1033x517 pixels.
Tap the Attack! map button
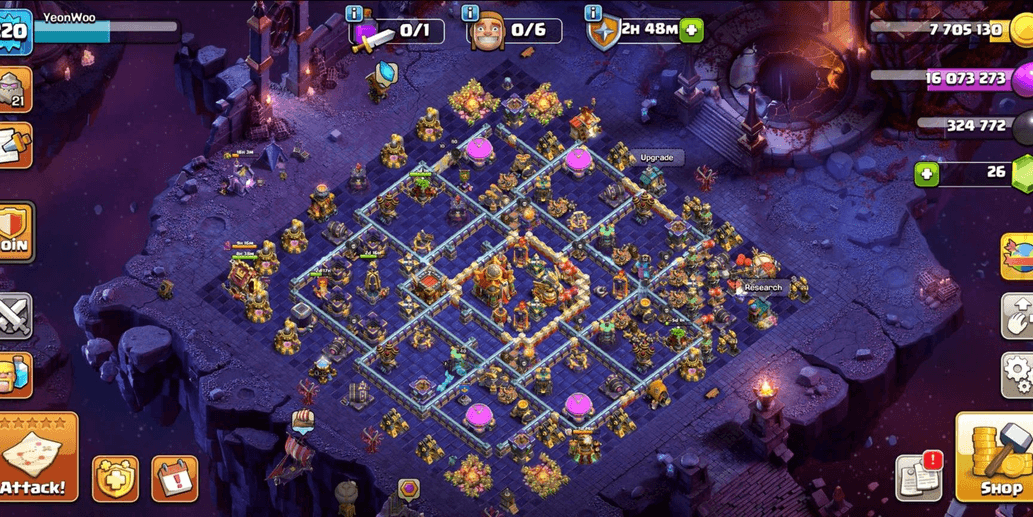tap(38, 456)
